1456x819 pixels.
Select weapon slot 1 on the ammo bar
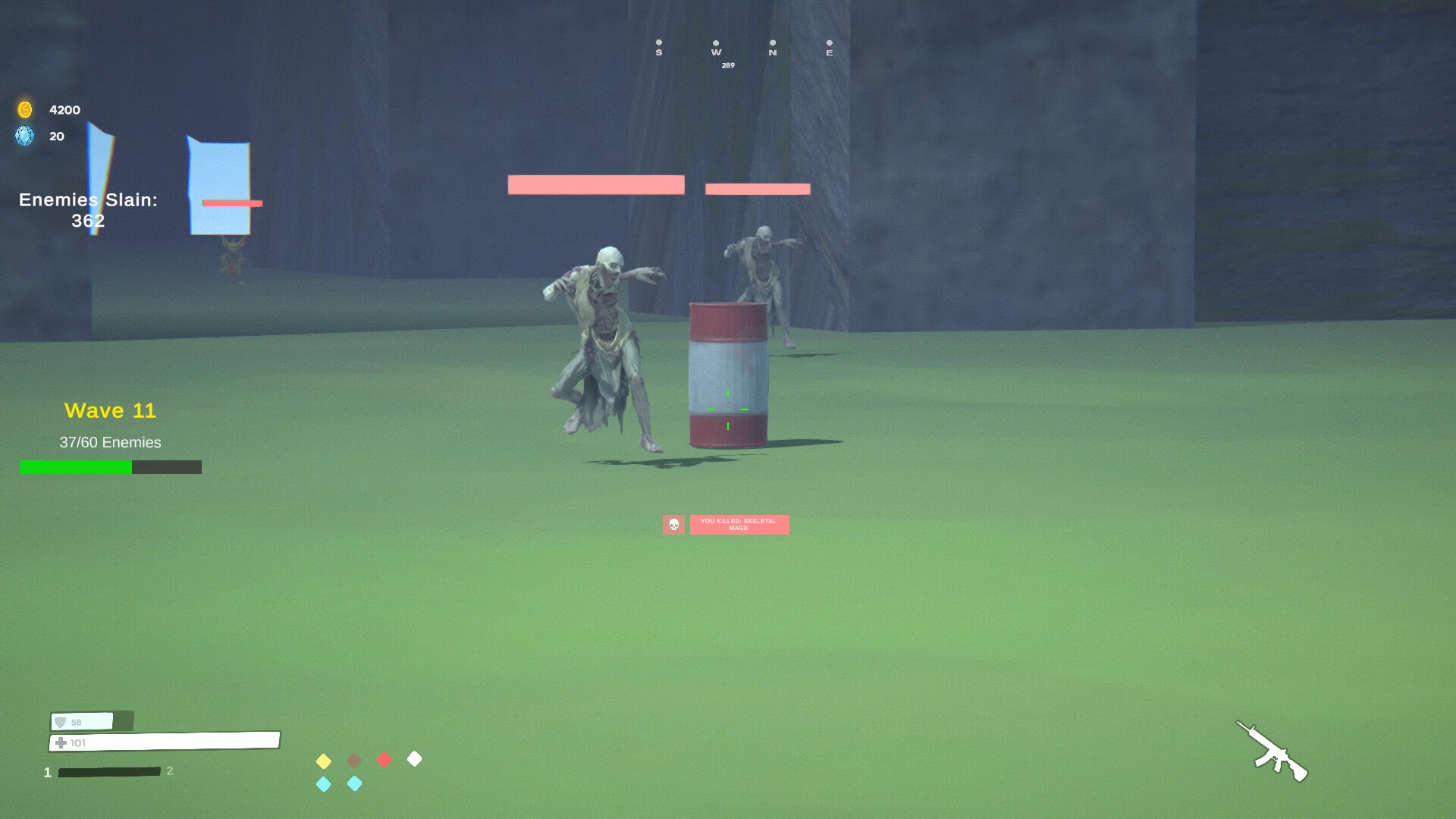[47, 771]
